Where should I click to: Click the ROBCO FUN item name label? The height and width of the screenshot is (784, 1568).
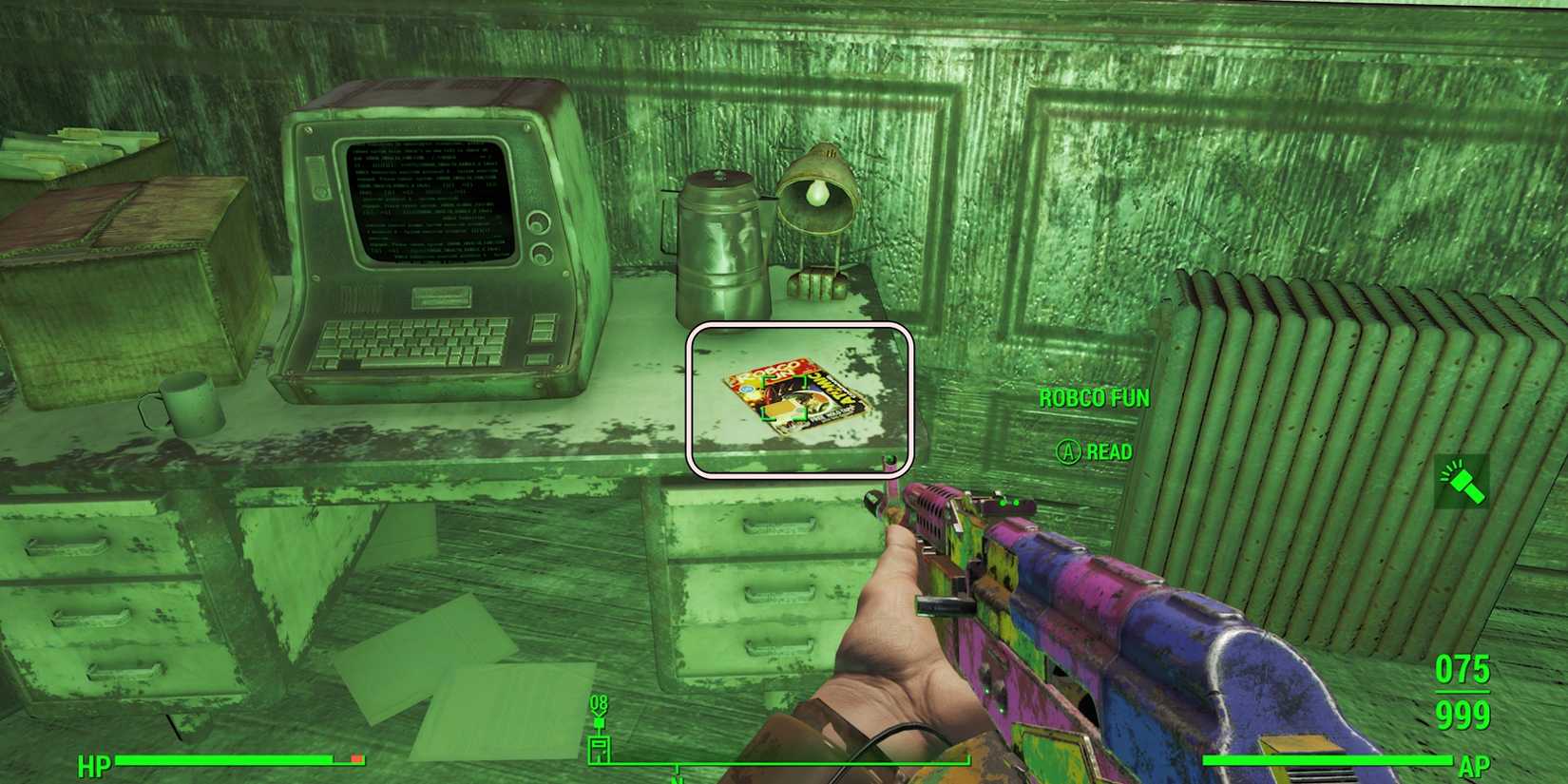click(x=1093, y=398)
